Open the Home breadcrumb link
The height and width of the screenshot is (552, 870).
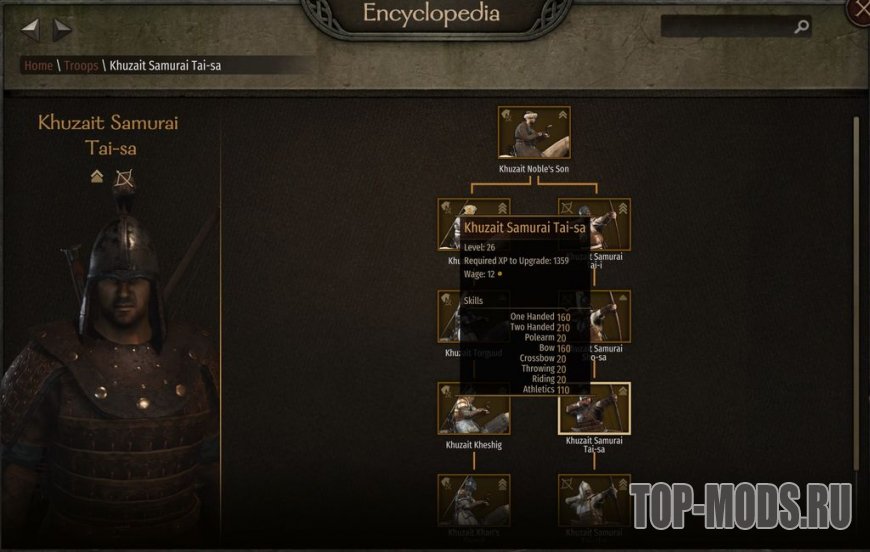pyautogui.click(x=38, y=66)
